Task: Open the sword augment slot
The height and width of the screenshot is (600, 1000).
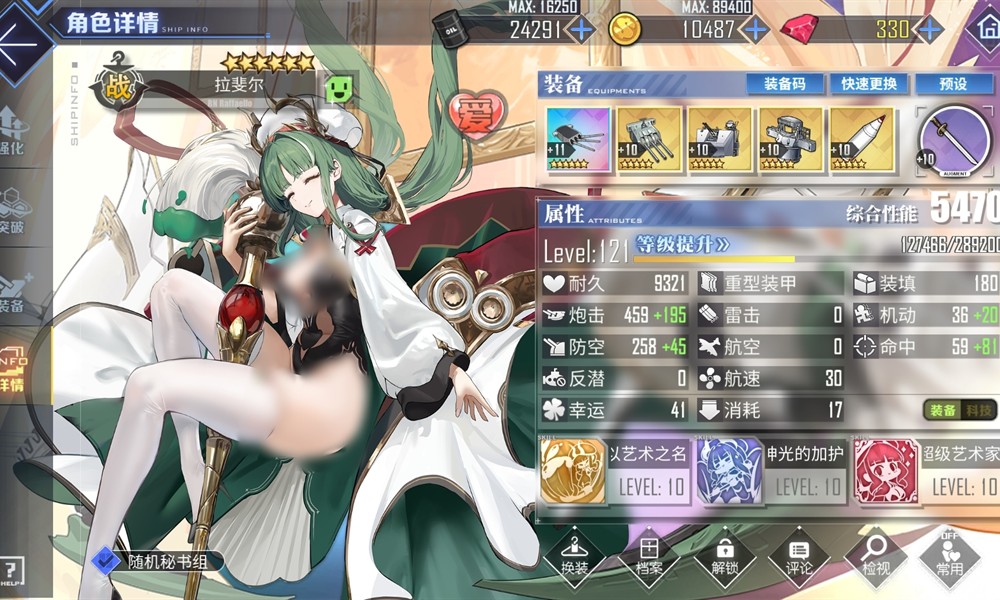Action: coord(955,140)
